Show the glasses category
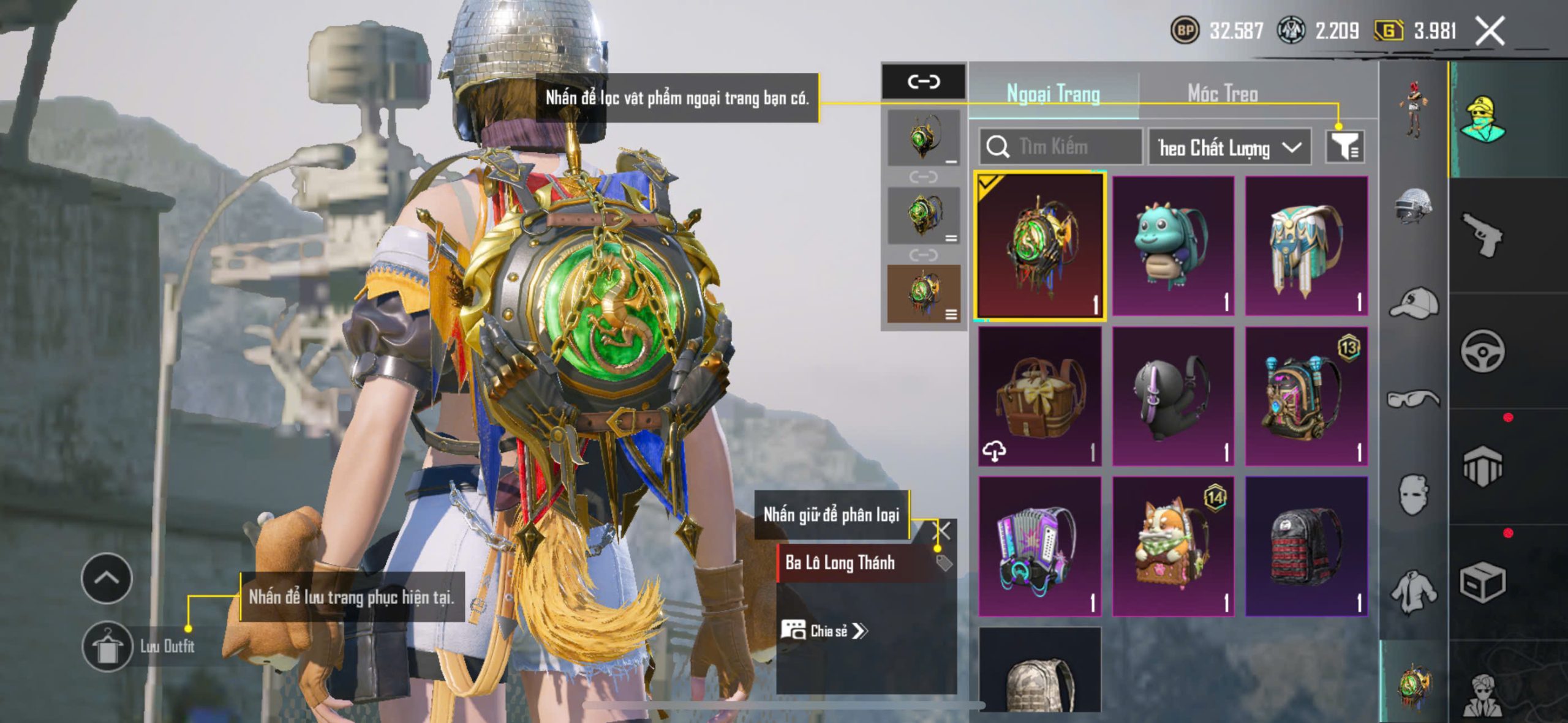 [x=1413, y=399]
